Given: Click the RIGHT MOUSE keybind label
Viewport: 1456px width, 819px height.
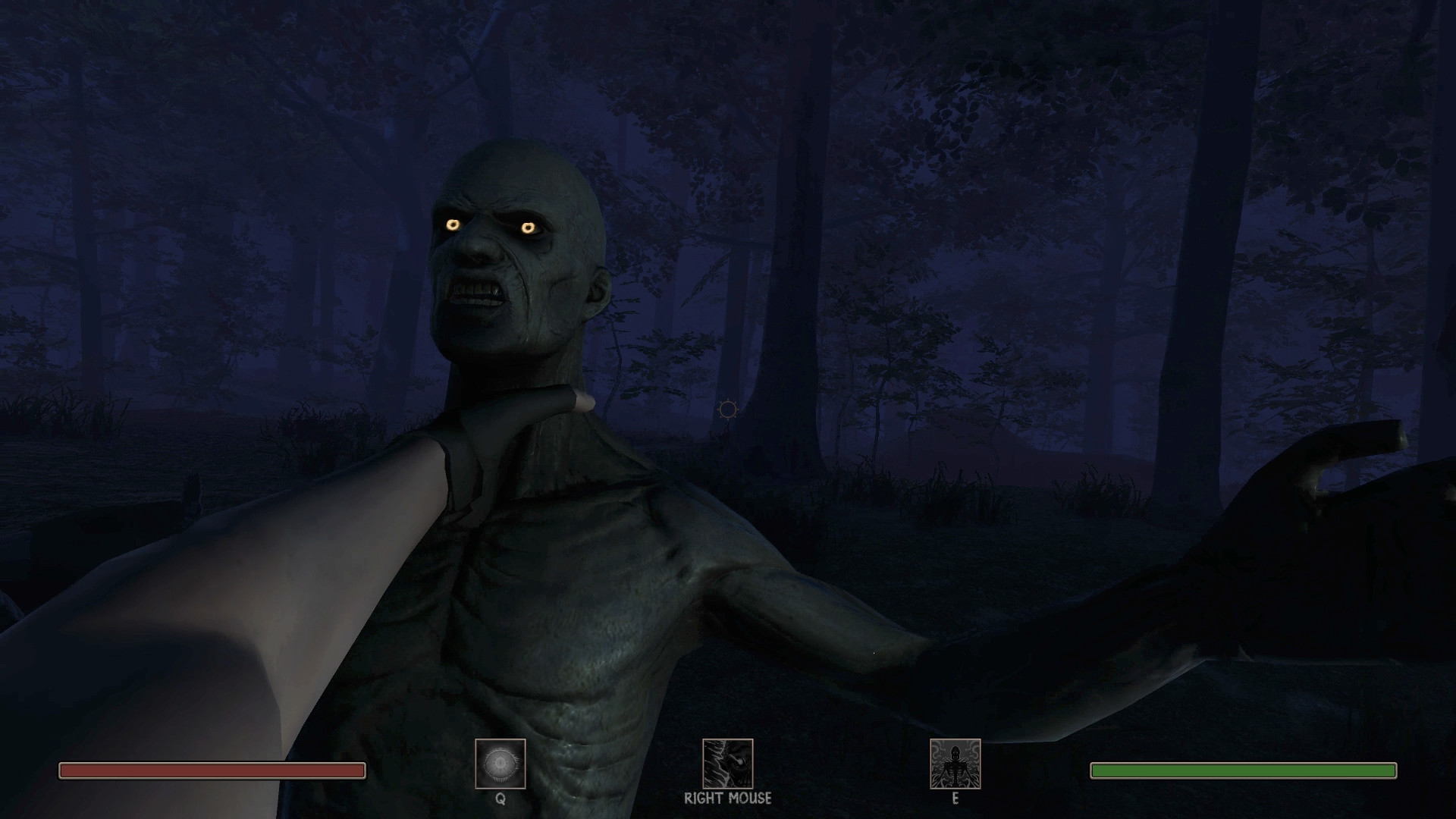Looking at the screenshot, I should (x=727, y=798).
